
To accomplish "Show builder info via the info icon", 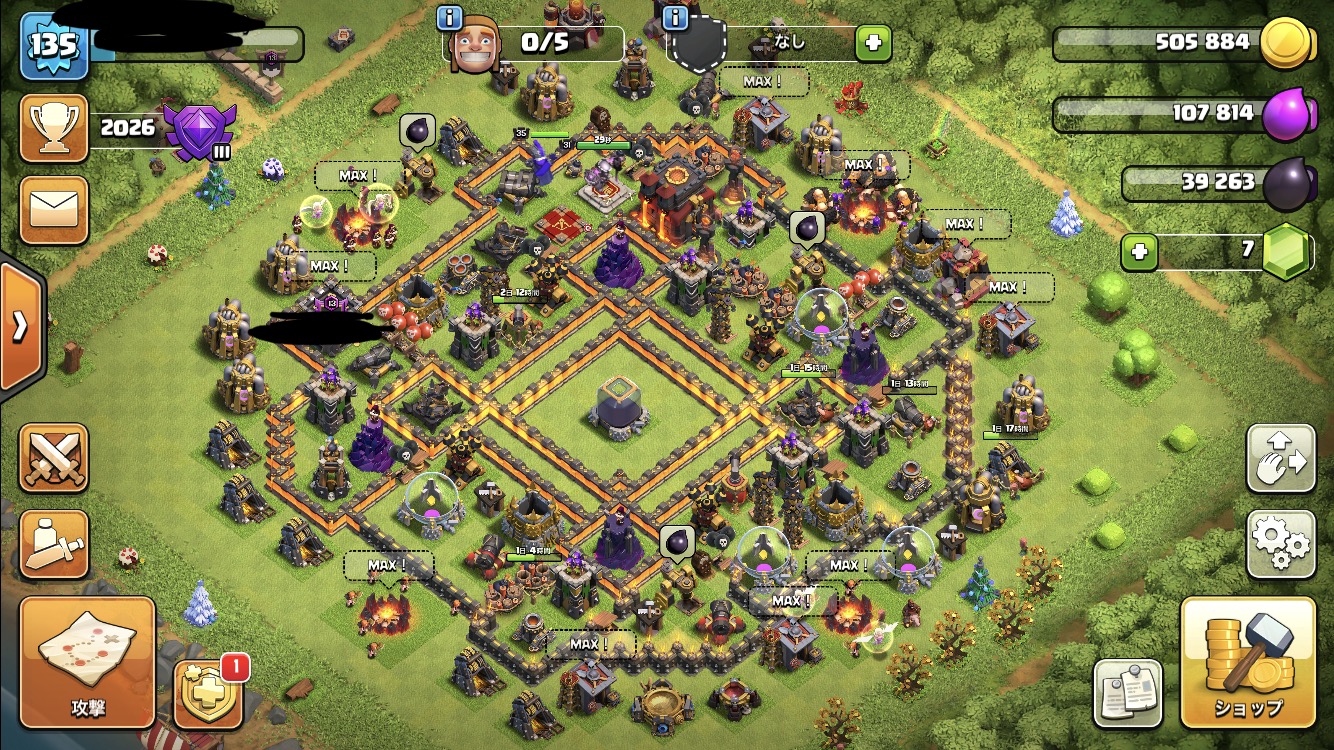I will (450, 17).
